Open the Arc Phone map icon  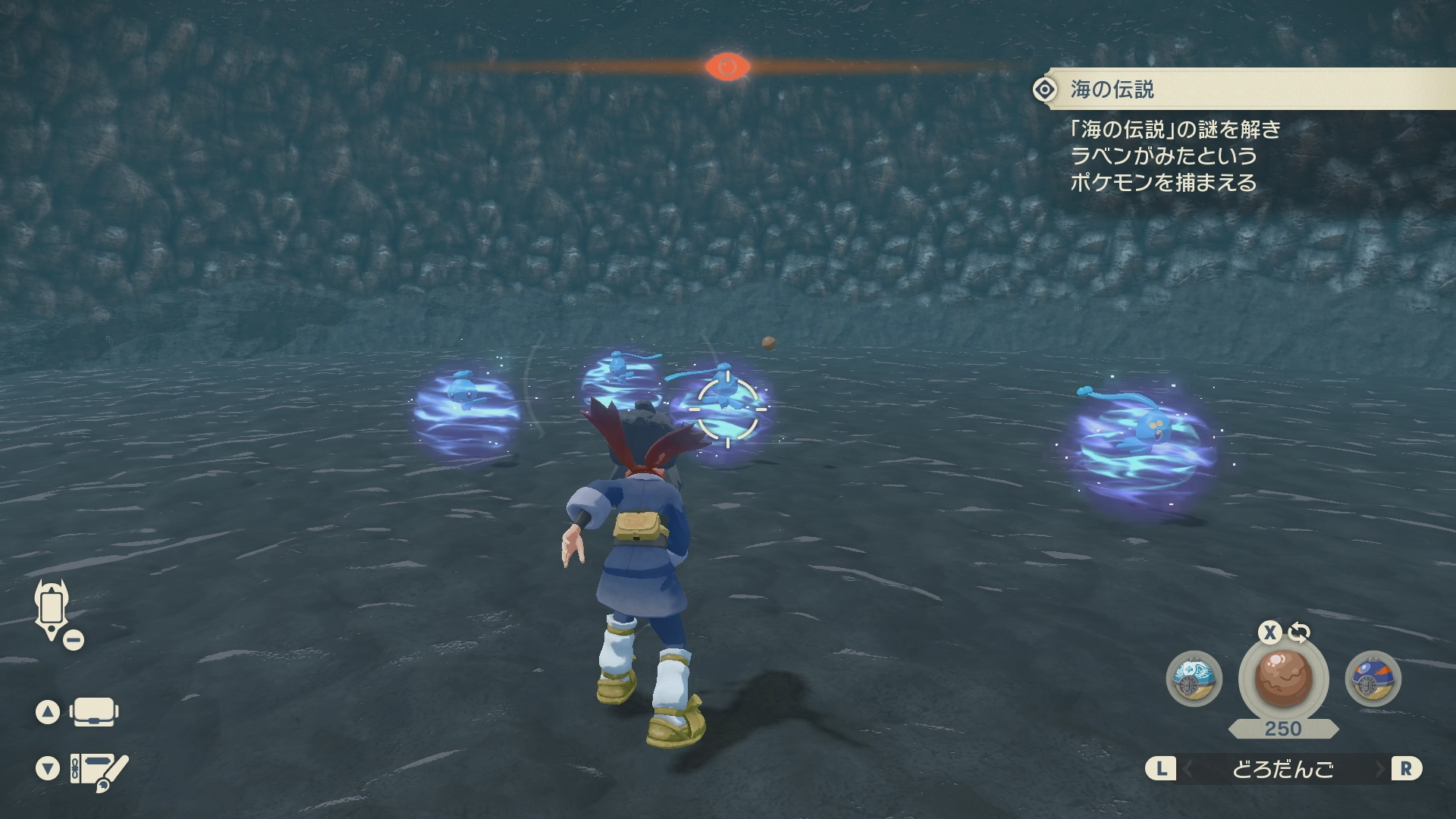coord(52,609)
